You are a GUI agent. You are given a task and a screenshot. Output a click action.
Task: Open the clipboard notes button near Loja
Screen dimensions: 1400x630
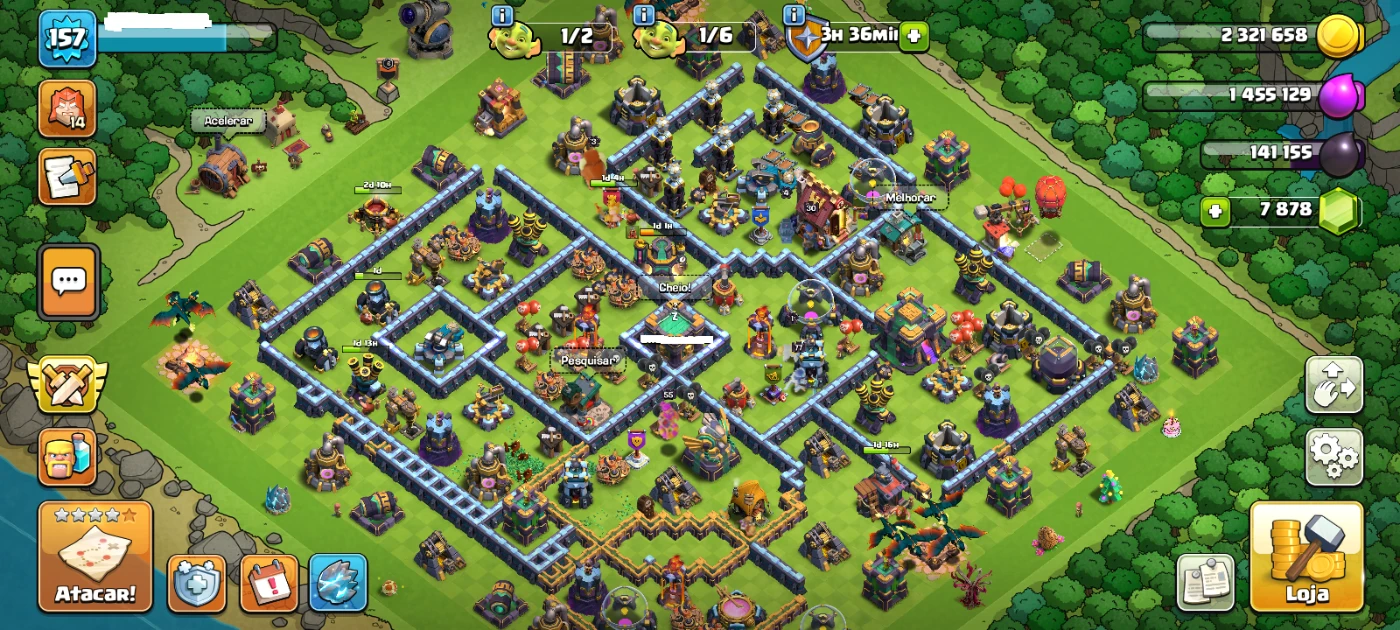1205,582
